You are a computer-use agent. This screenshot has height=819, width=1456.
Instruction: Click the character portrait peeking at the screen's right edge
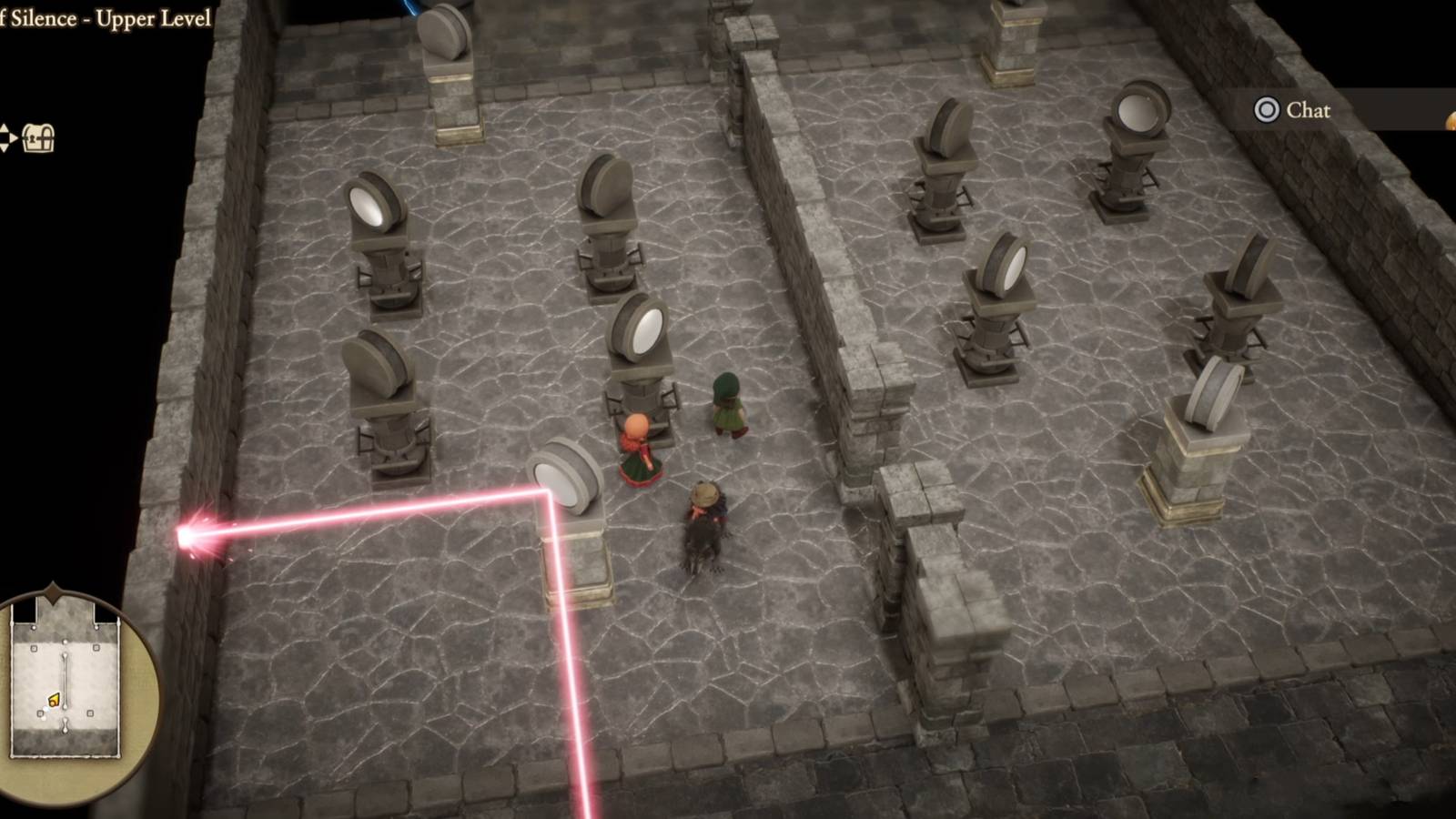coord(1451,120)
